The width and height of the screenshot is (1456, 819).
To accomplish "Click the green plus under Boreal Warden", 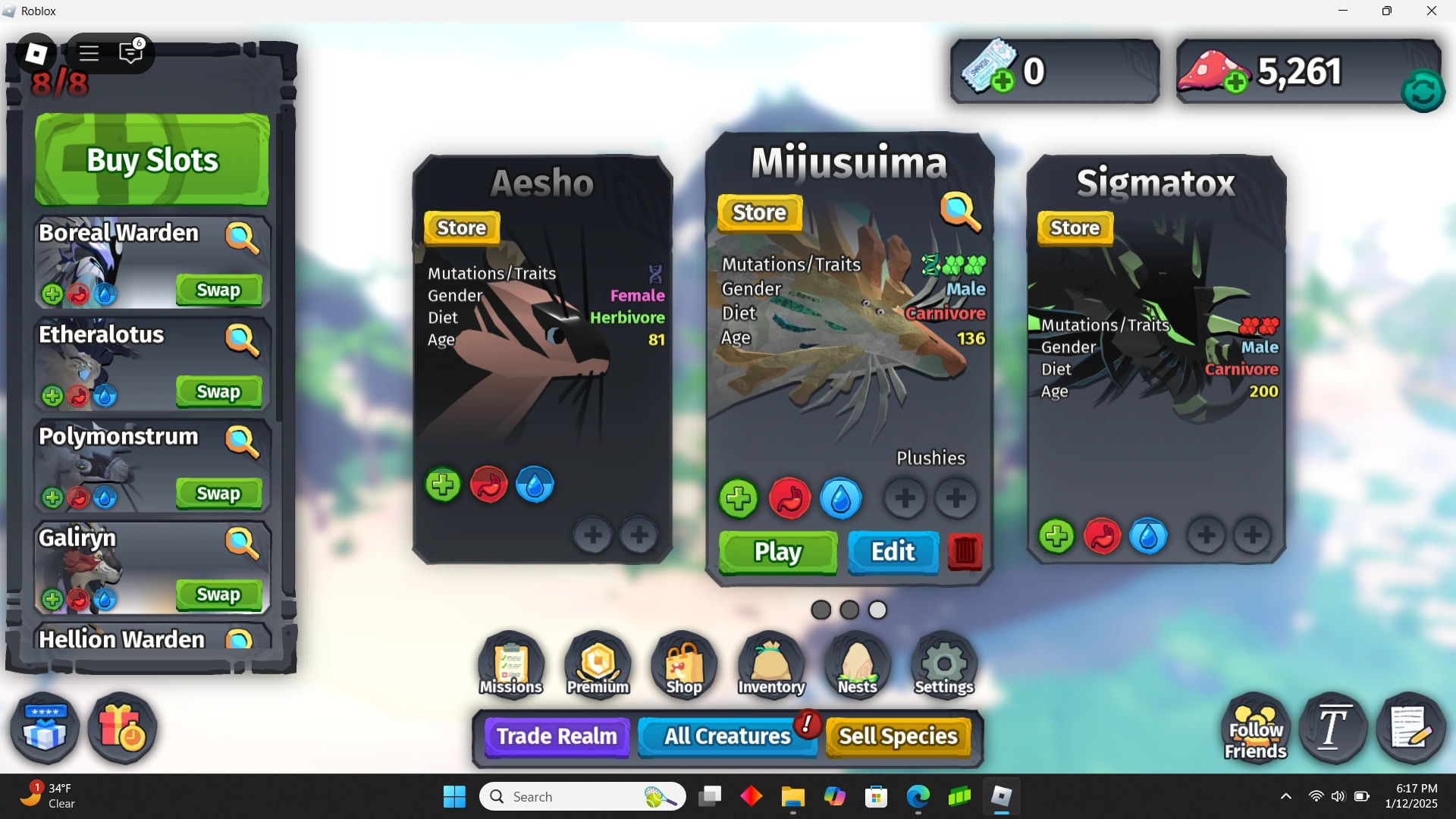I will [x=52, y=294].
